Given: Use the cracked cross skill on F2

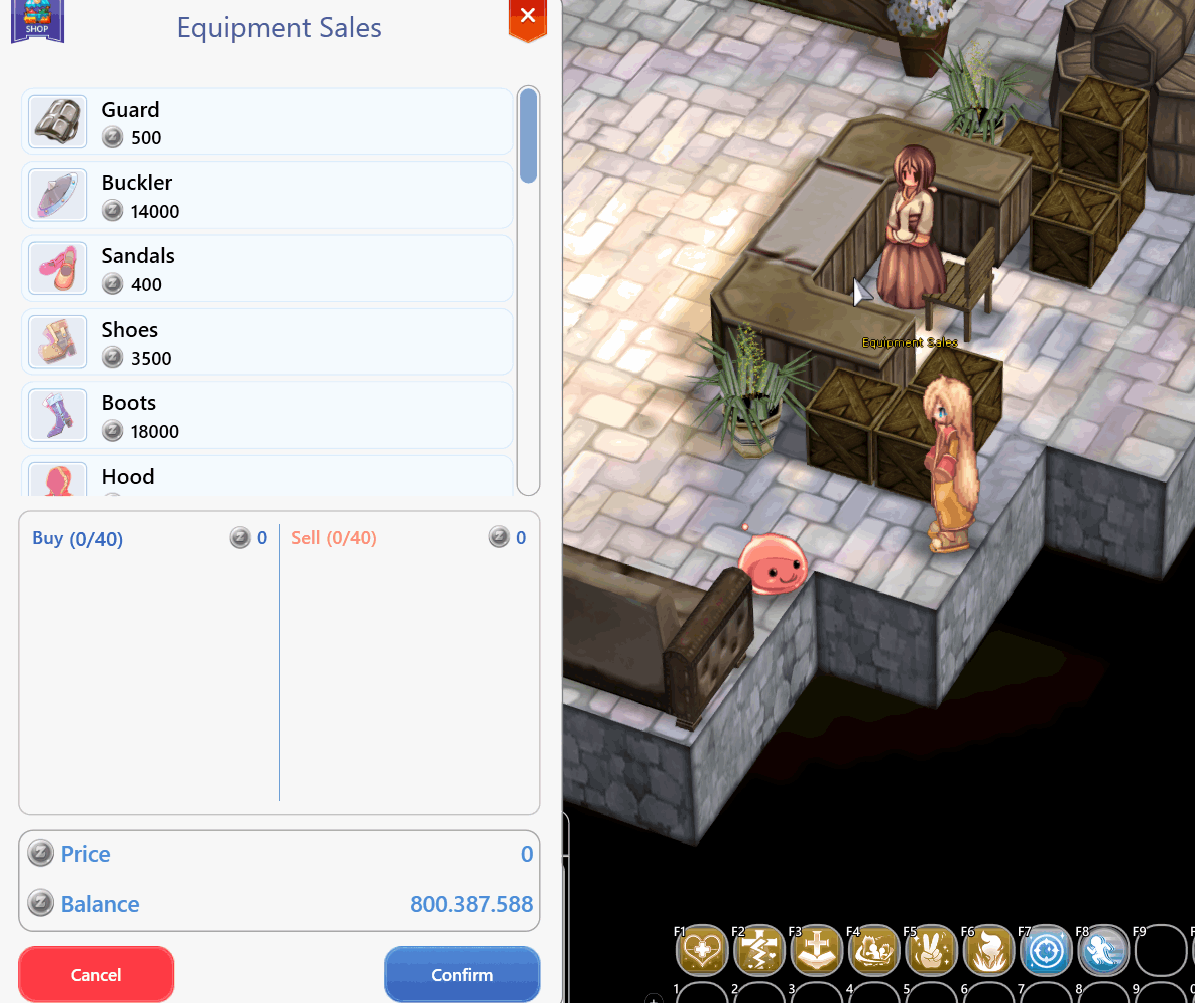Looking at the screenshot, I should coord(759,950).
